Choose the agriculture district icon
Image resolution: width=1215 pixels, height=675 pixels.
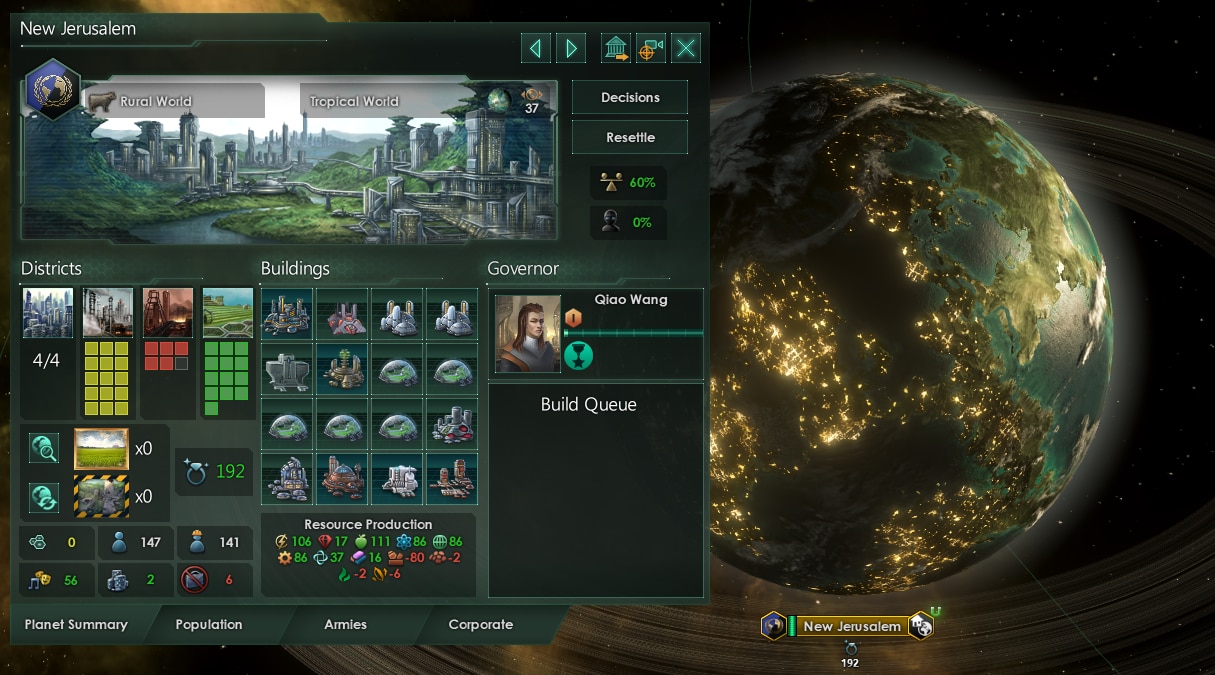click(x=228, y=313)
